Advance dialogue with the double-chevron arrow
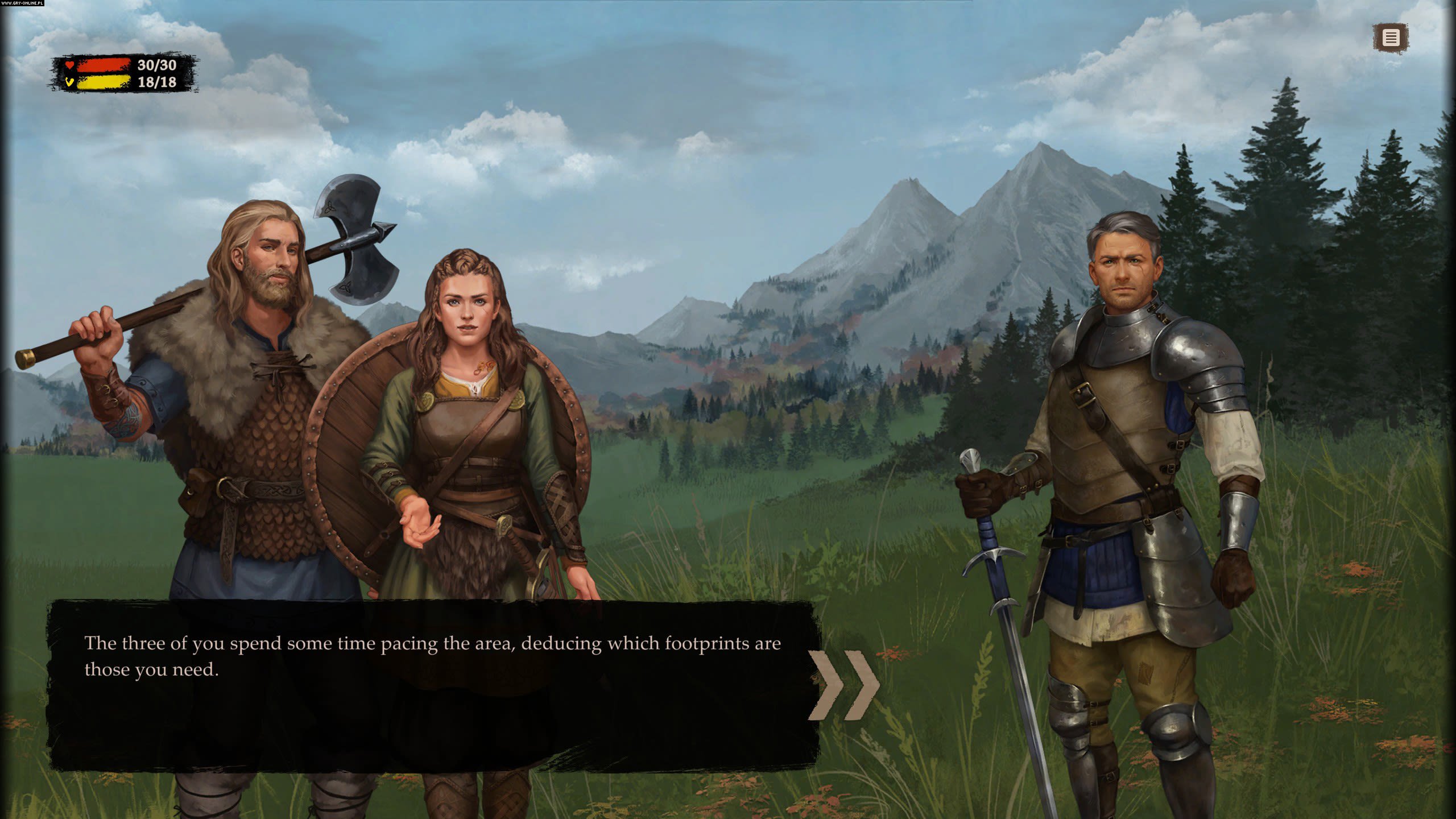1456x819 pixels. (x=843, y=685)
